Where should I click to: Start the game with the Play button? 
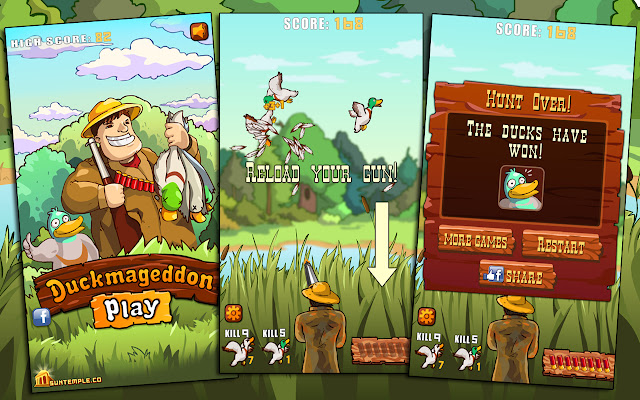click(131, 308)
